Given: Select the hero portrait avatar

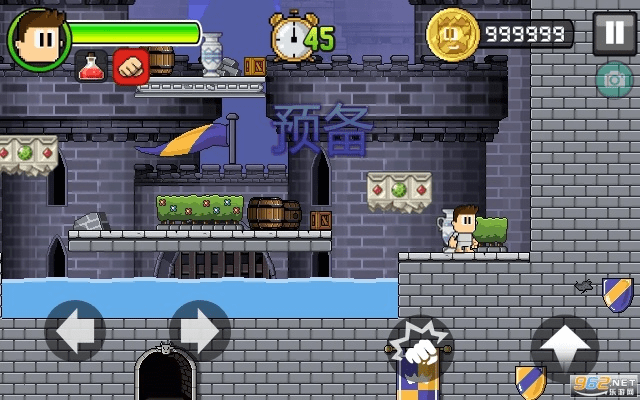Looking at the screenshot, I should pyautogui.click(x=38, y=38).
